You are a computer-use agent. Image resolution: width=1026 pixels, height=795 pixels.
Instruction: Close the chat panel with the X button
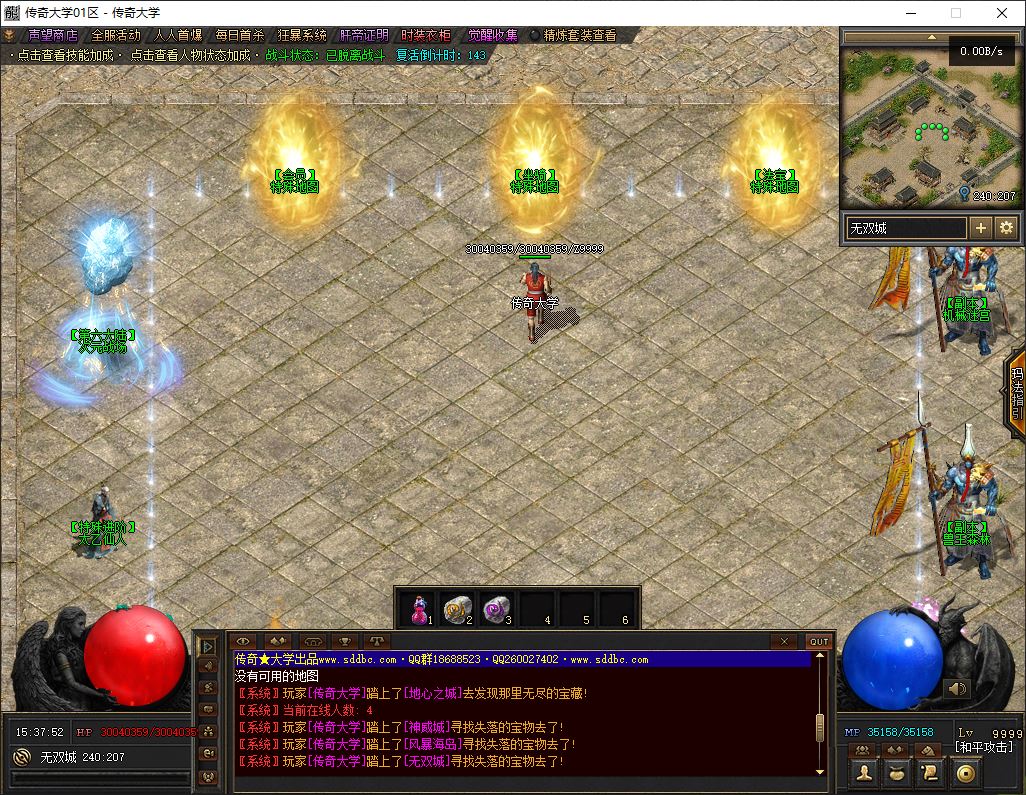click(x=785, y=641)
